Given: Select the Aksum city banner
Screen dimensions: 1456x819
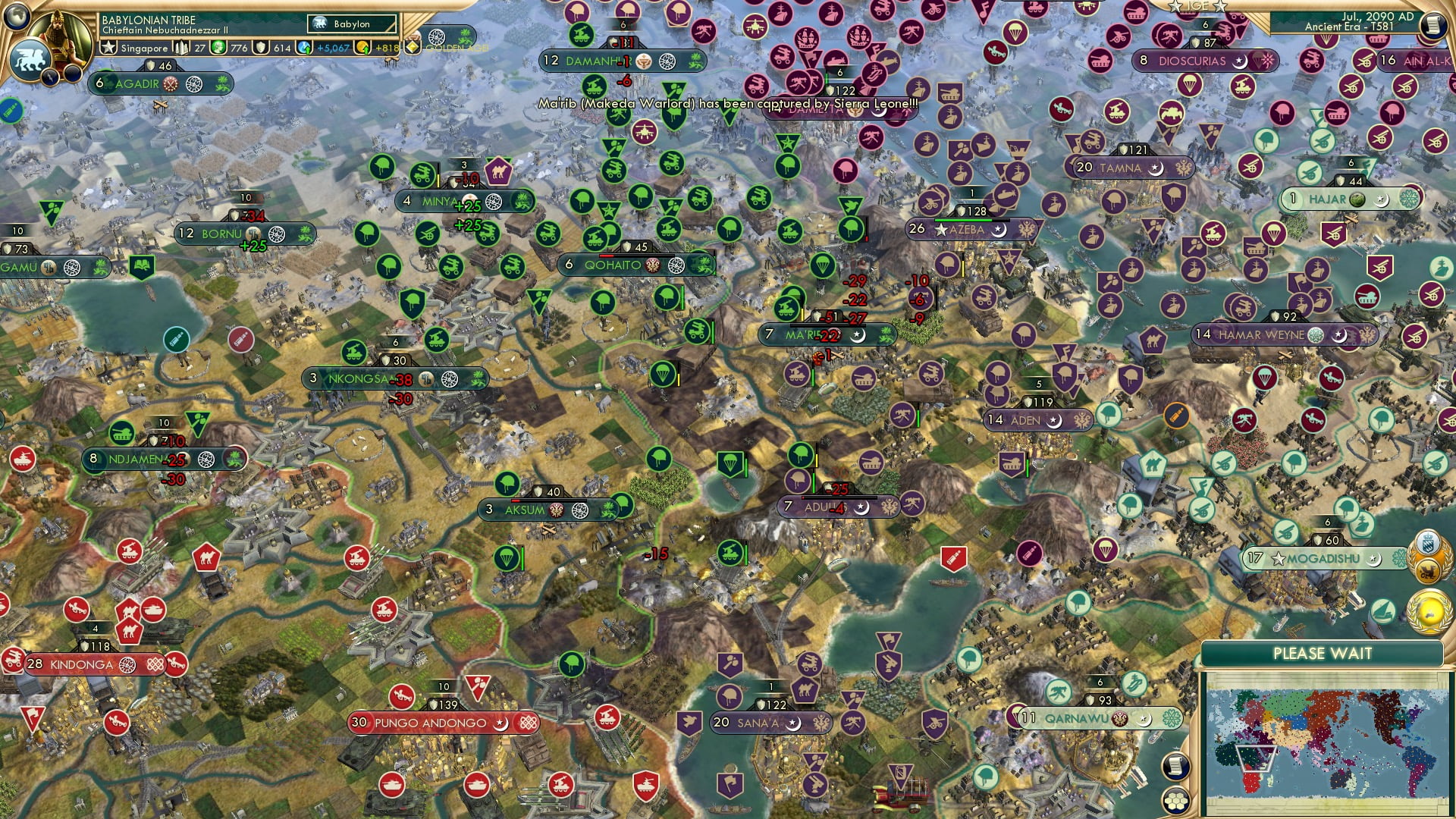Looking at the screenshot, I should [x=523, y=510].
